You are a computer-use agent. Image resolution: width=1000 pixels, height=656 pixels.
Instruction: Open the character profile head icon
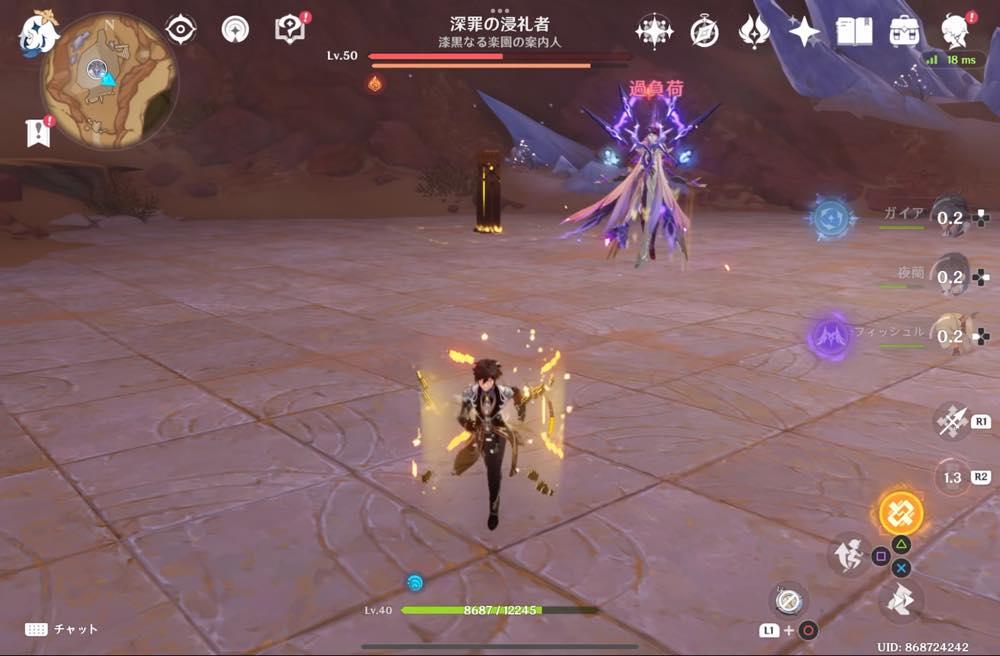[957, 32]
